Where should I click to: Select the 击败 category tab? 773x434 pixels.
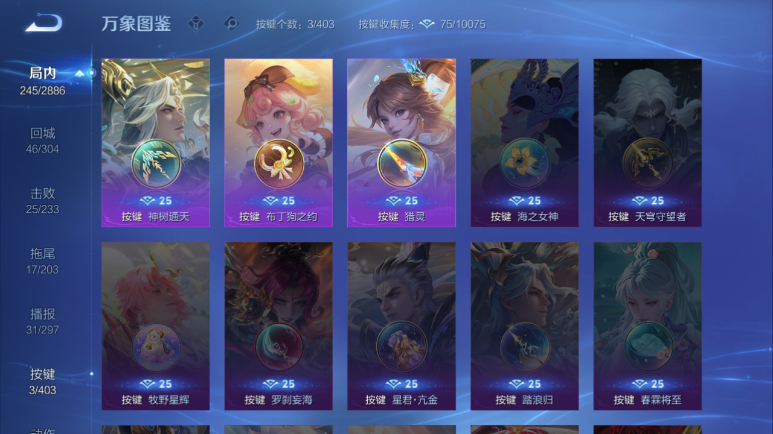click(43, 200)
